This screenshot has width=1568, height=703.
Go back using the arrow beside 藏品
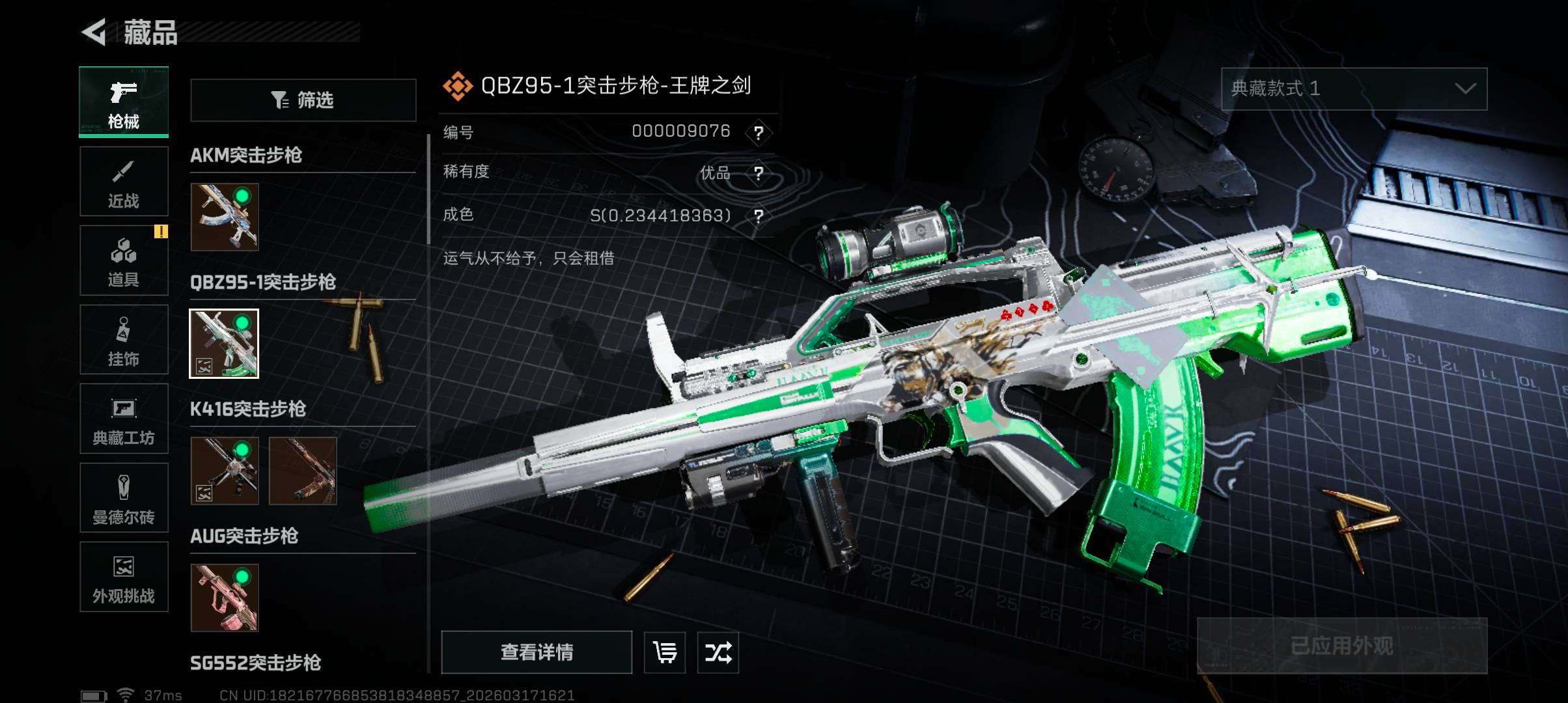[x=94, y=33]
